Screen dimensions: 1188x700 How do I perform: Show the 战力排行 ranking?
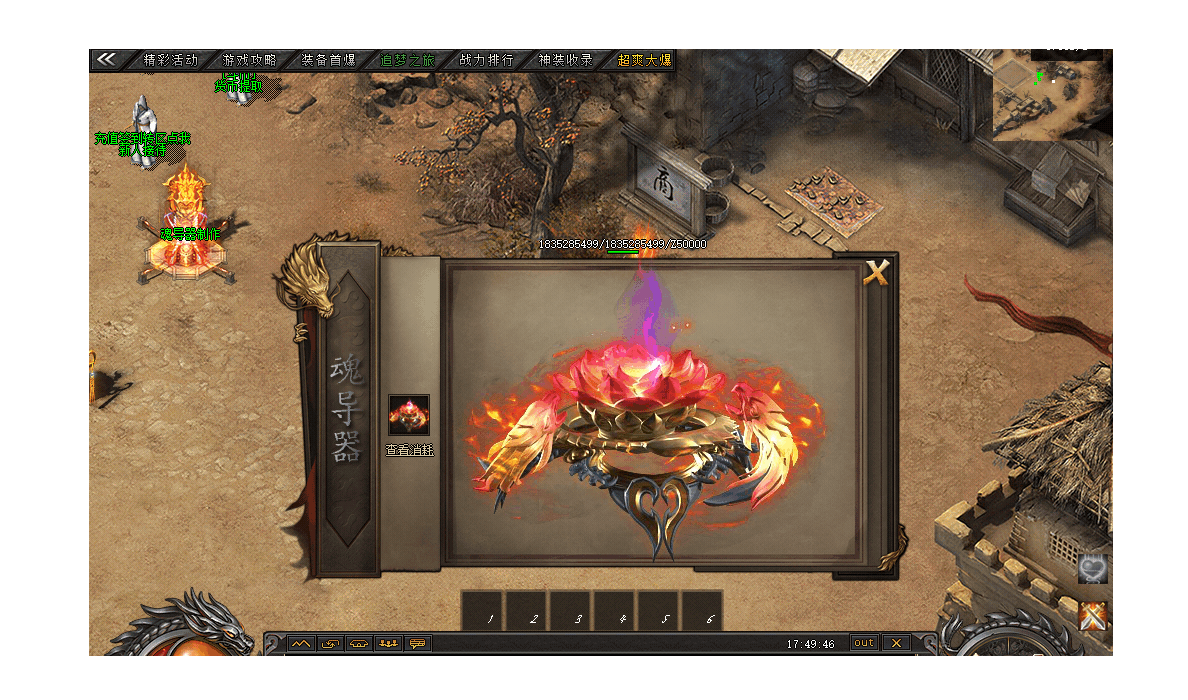(x=487, y=60)
